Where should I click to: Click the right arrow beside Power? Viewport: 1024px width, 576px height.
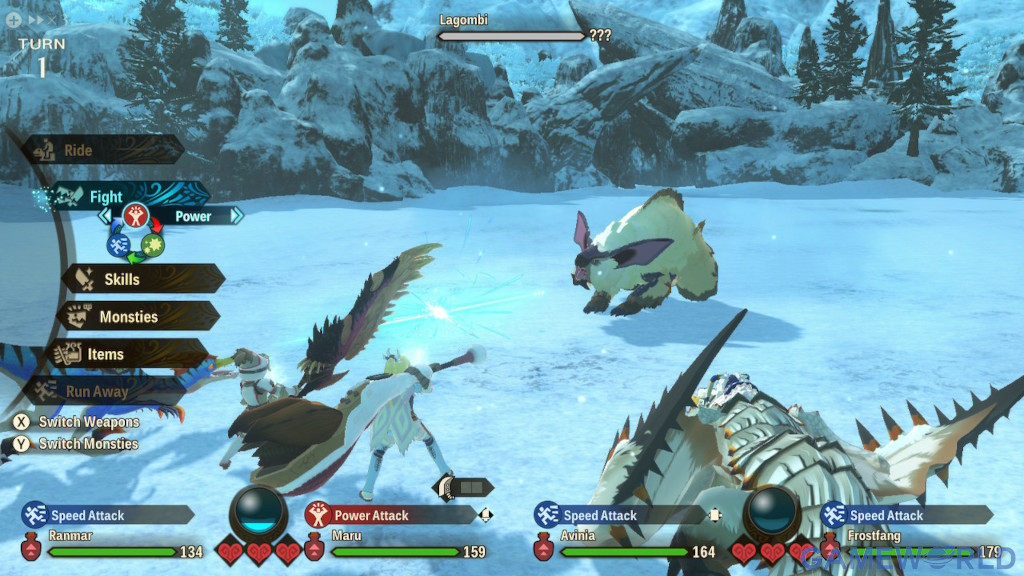[236, 215]
